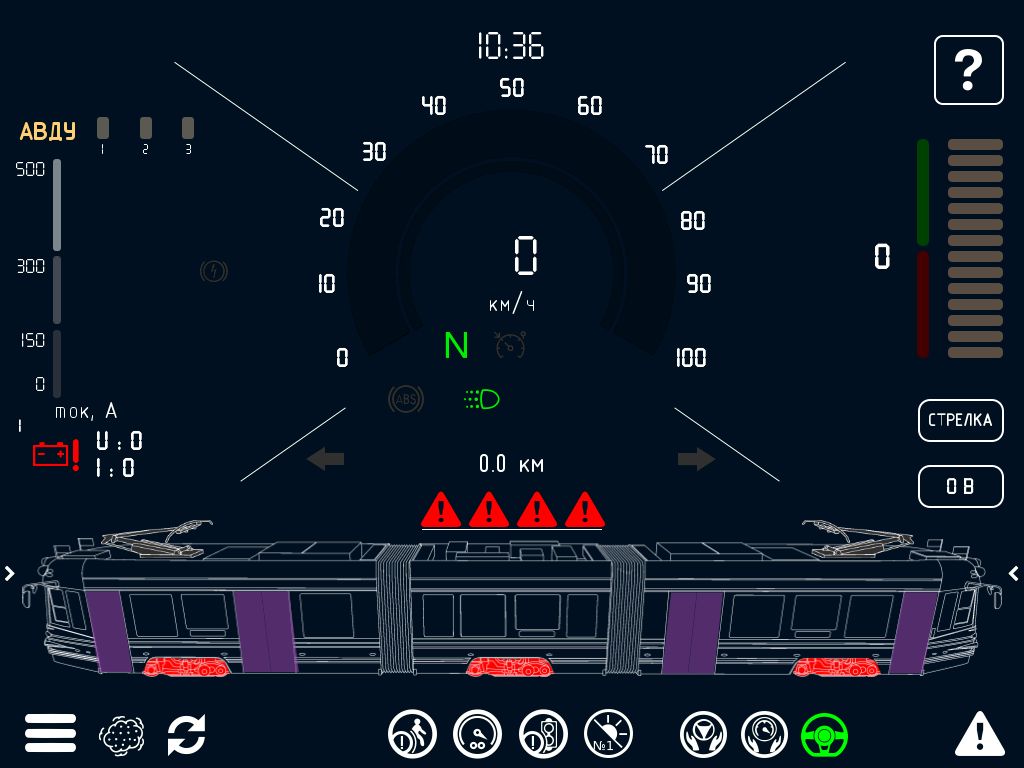1024x768 pixels.
Task: Tap the ОВ button
Action: pos(960,487)
